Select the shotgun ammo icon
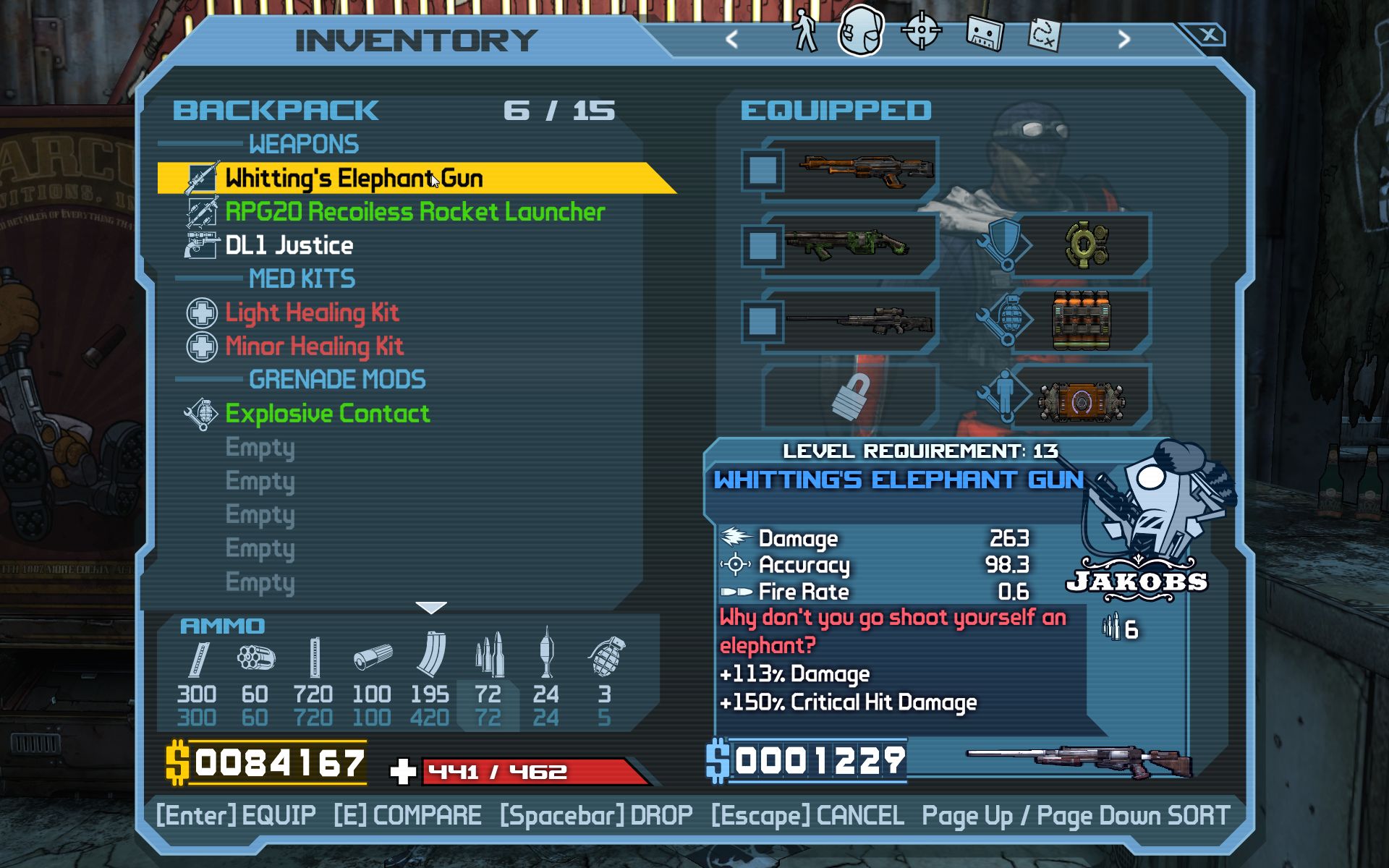Image resolution: width=1389 pixels, height=868 pixels. point(373,658)
